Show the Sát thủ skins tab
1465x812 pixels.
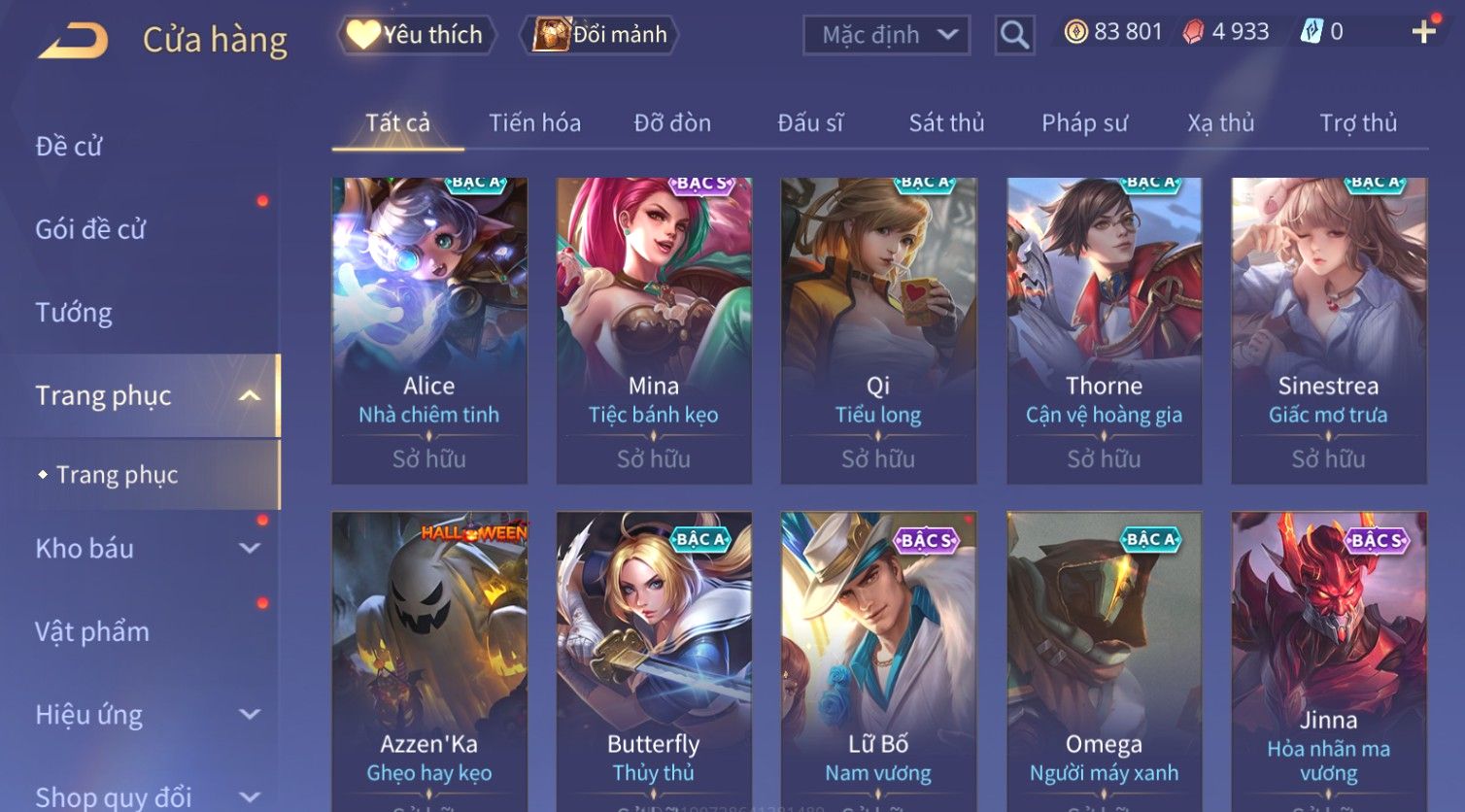coord(946,123)
